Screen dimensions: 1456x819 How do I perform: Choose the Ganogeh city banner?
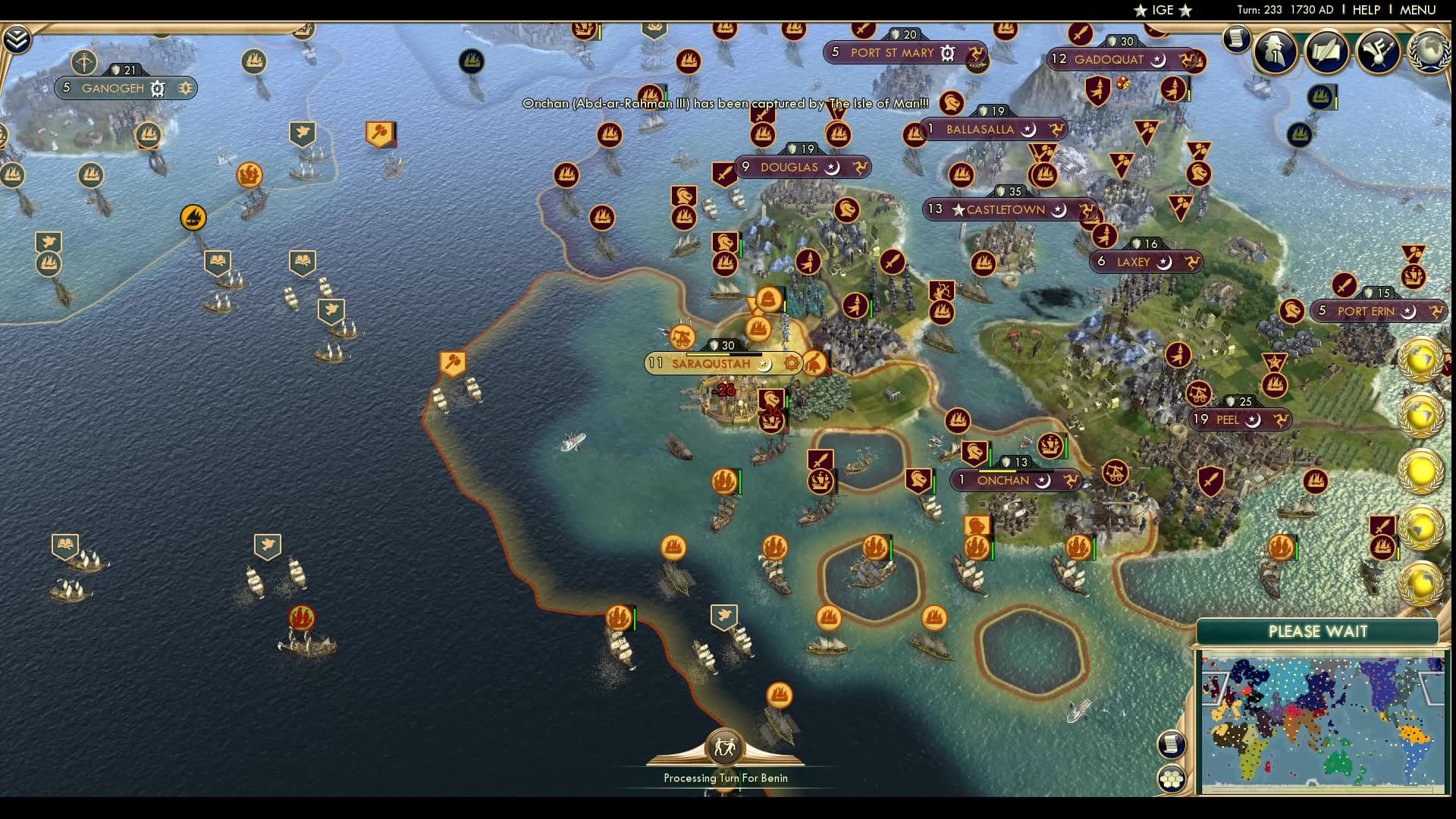[112, 89]
